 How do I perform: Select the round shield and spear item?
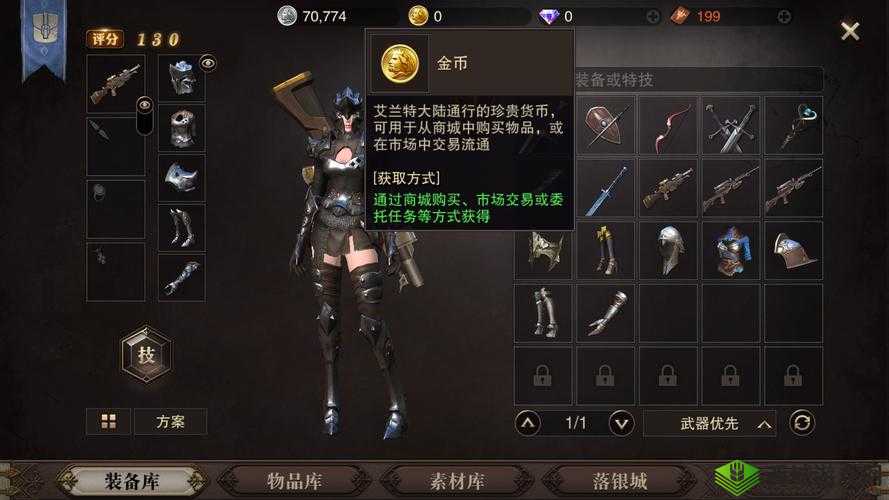606,125
